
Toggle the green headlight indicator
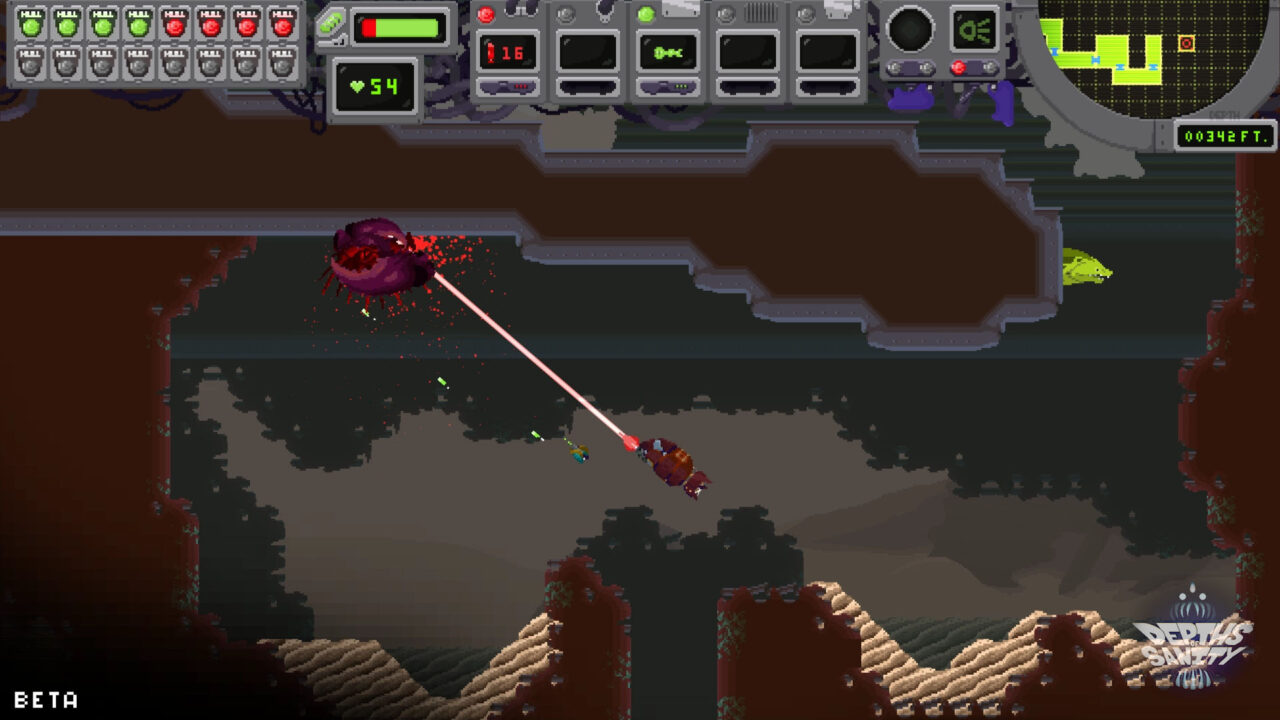(x=974, y=29)
